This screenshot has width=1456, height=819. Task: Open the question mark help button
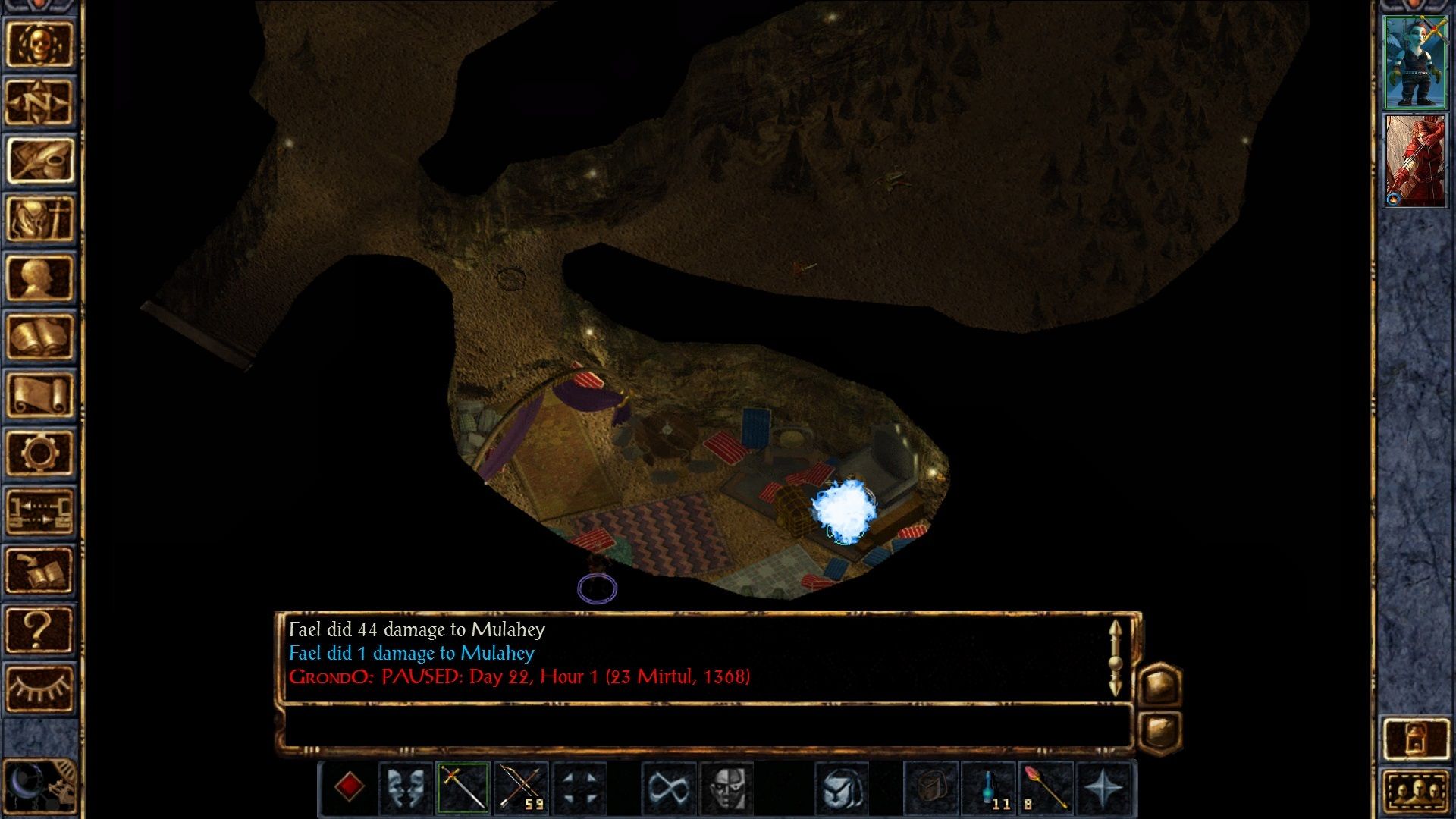point(39,629)
